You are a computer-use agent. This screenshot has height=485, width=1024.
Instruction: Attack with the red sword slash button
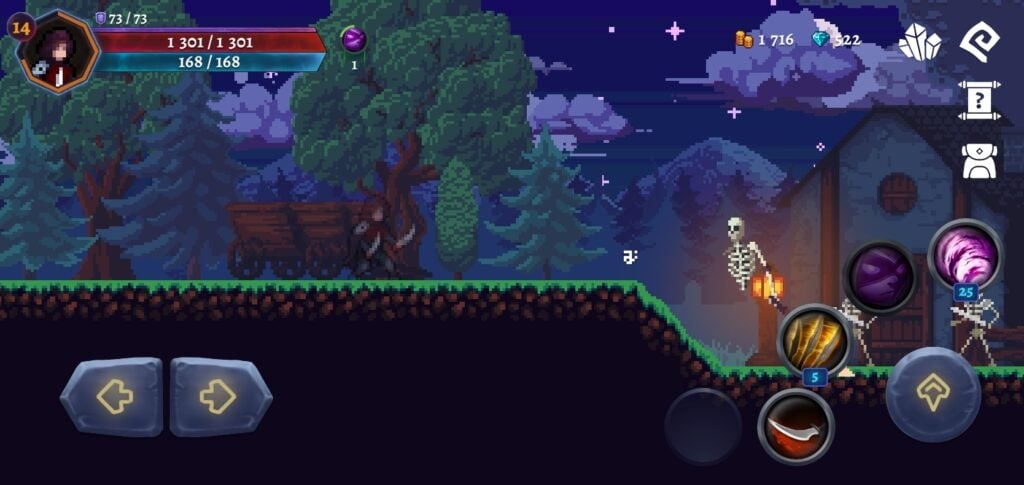[796, 427]
